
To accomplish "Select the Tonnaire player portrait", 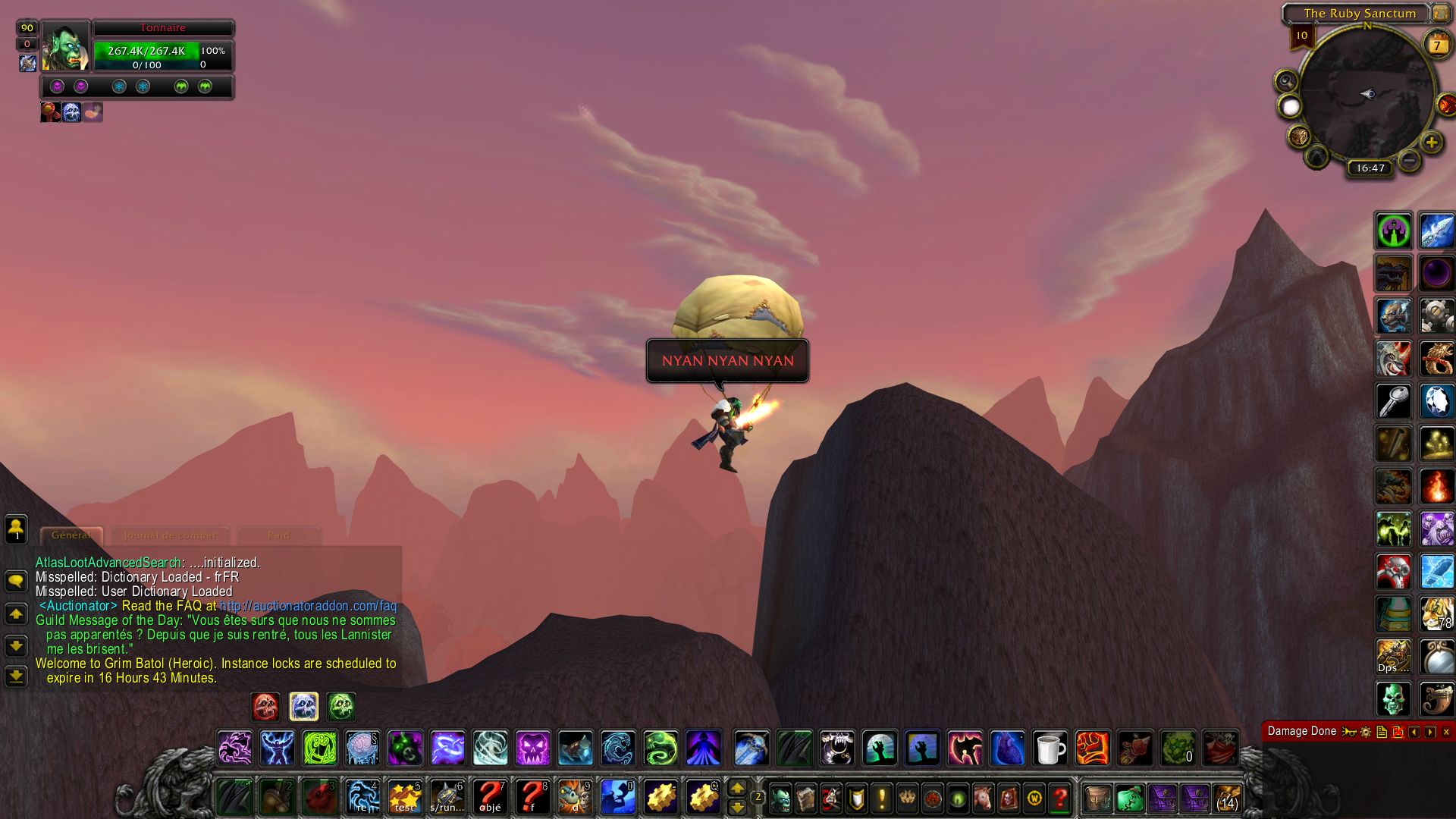I will point(65,47).
